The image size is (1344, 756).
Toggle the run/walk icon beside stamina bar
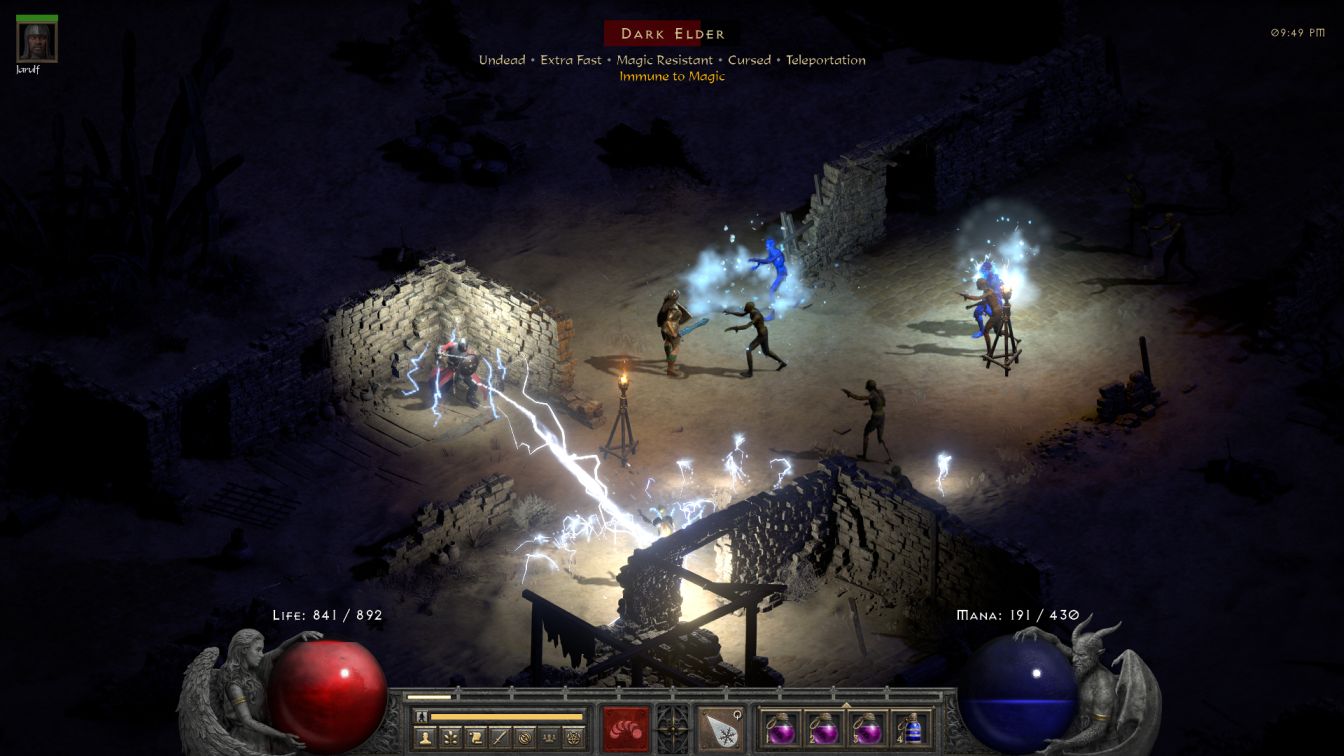click(421, 716)
